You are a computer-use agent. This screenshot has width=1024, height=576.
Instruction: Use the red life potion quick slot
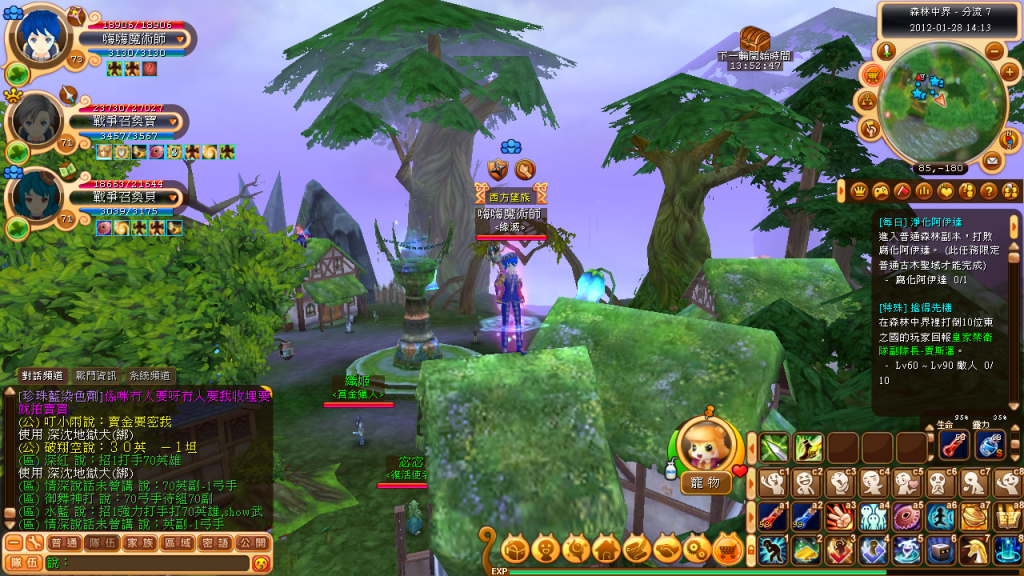[954, 446]
